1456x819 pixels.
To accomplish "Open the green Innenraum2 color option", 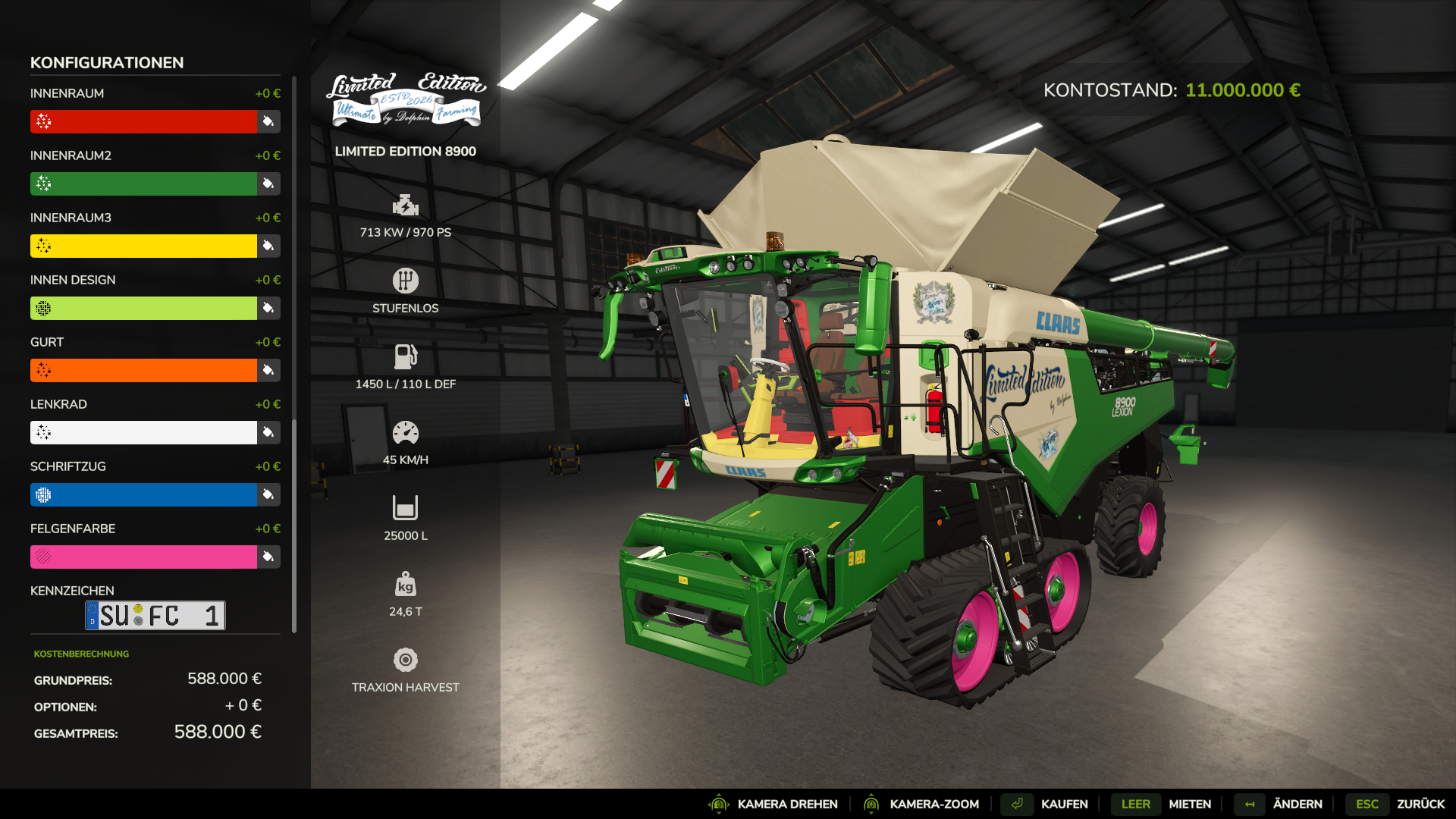I will 144,184.
